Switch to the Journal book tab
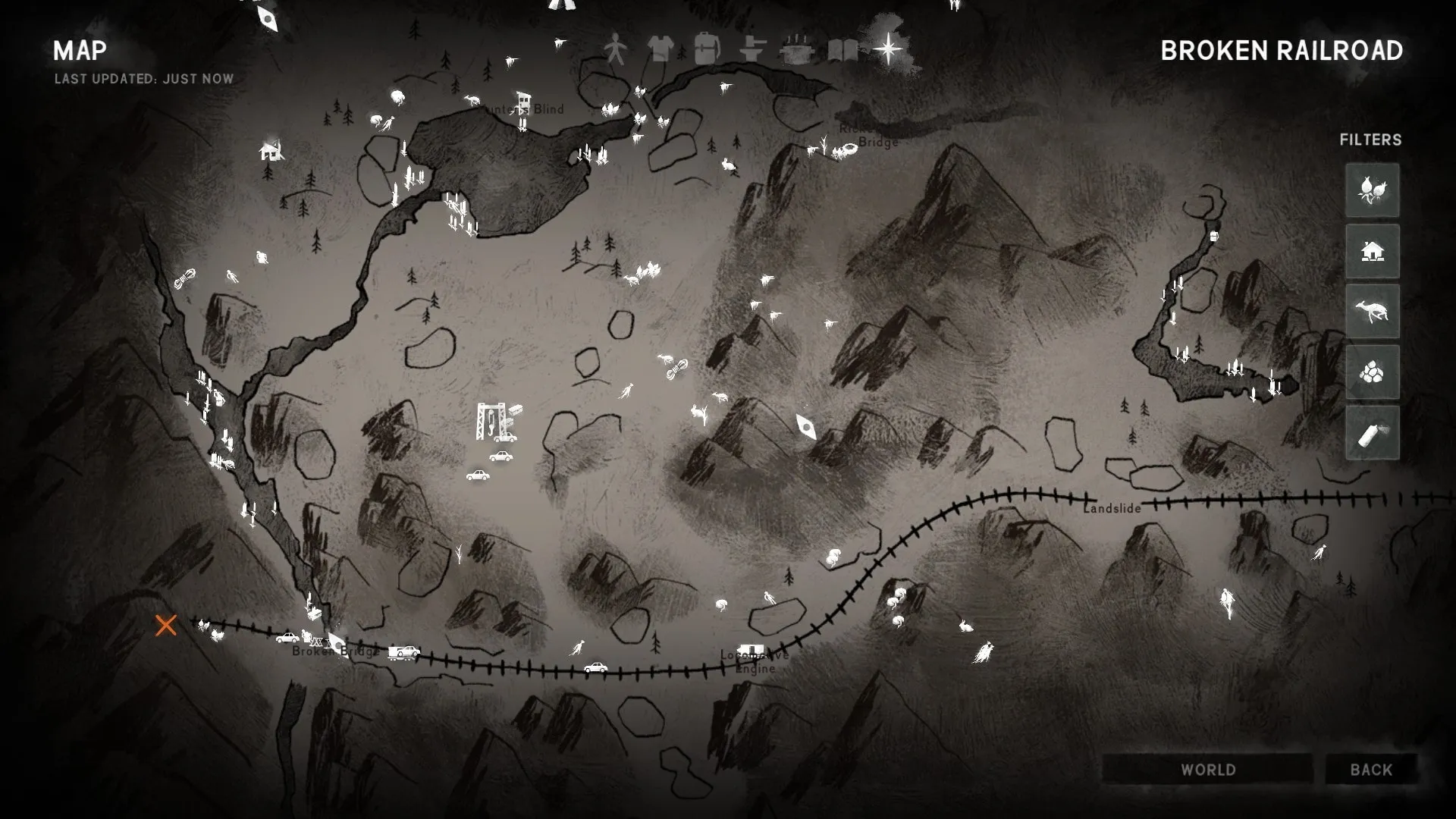 tap(843, 51)
